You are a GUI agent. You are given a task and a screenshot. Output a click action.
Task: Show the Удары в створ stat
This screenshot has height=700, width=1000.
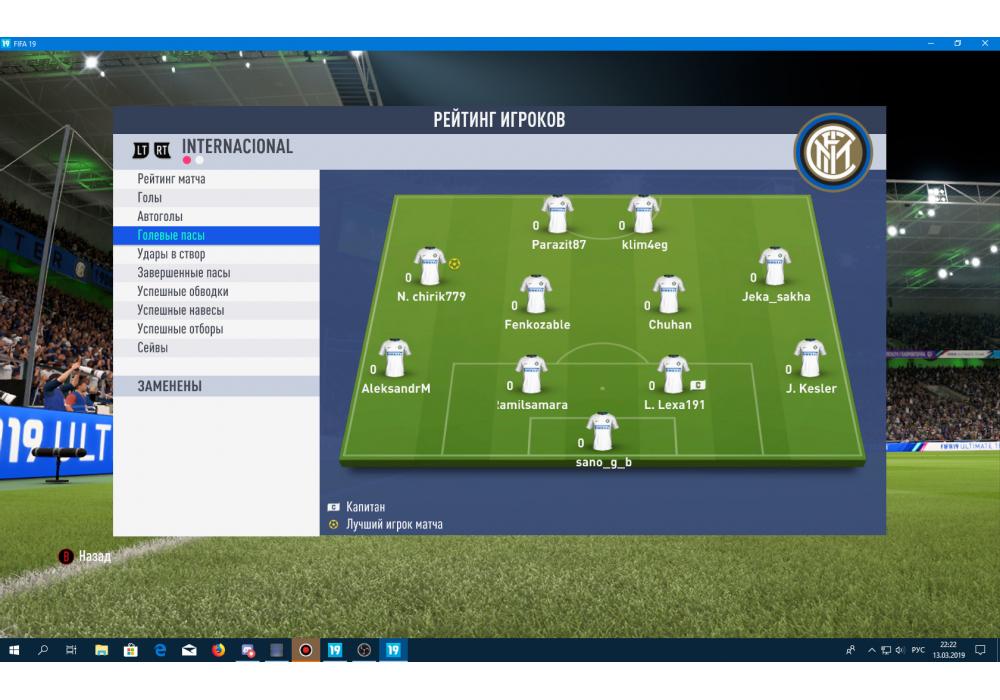[x=171, y=254]
